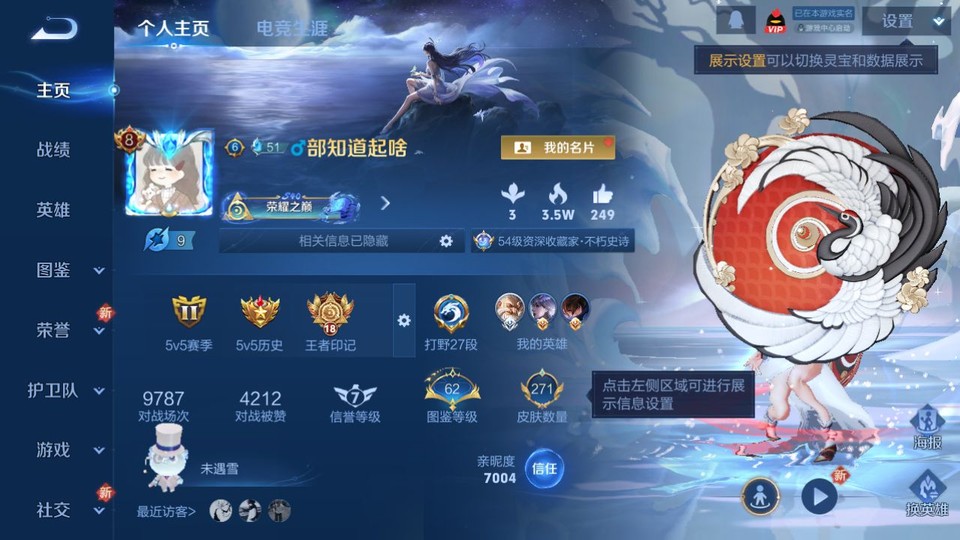Select 英雄 in the side menu
The image size is (960, 540).
(54, 210)
